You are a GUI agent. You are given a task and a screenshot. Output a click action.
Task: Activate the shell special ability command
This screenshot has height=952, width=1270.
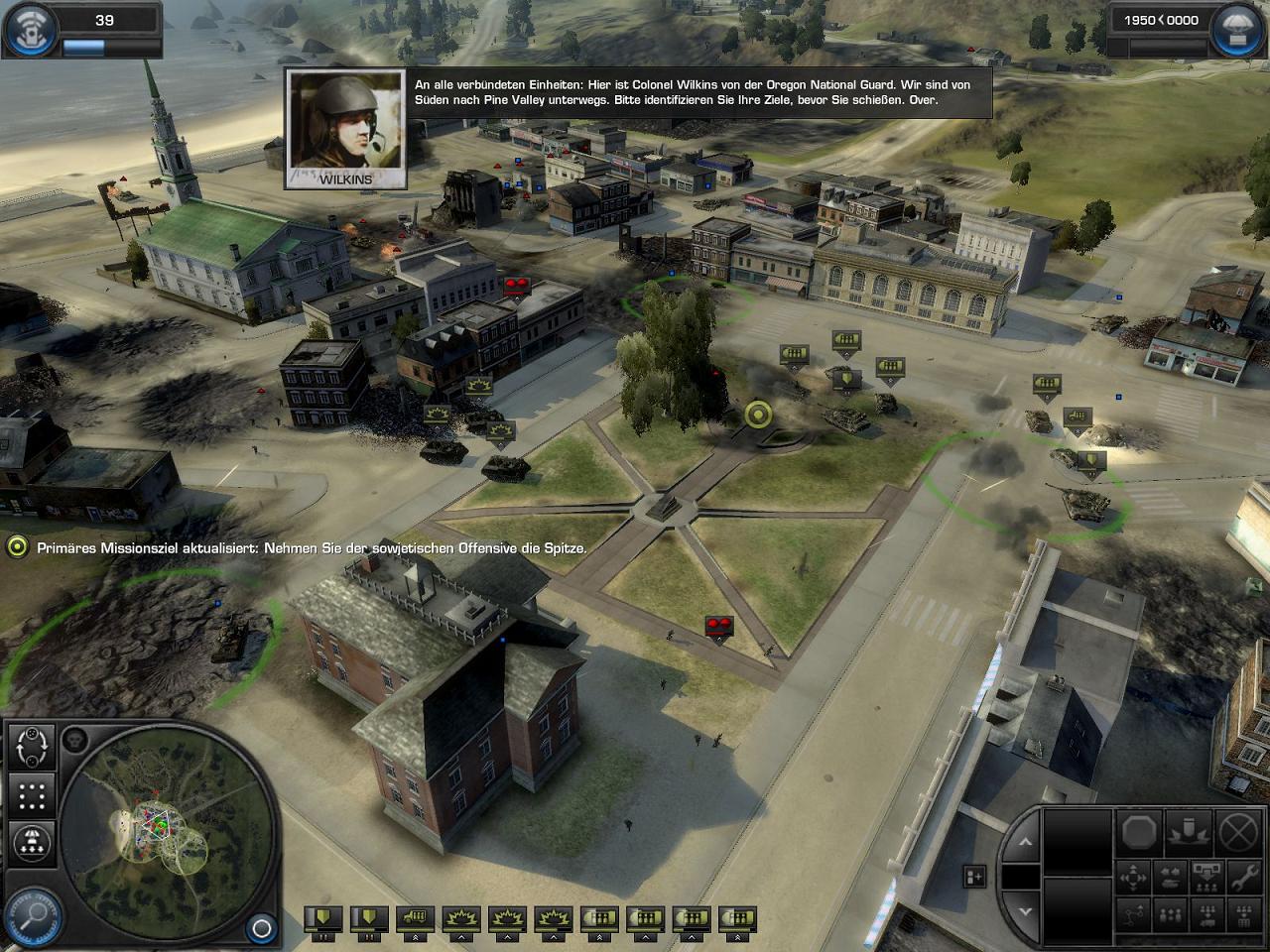tap(1189, 833)
